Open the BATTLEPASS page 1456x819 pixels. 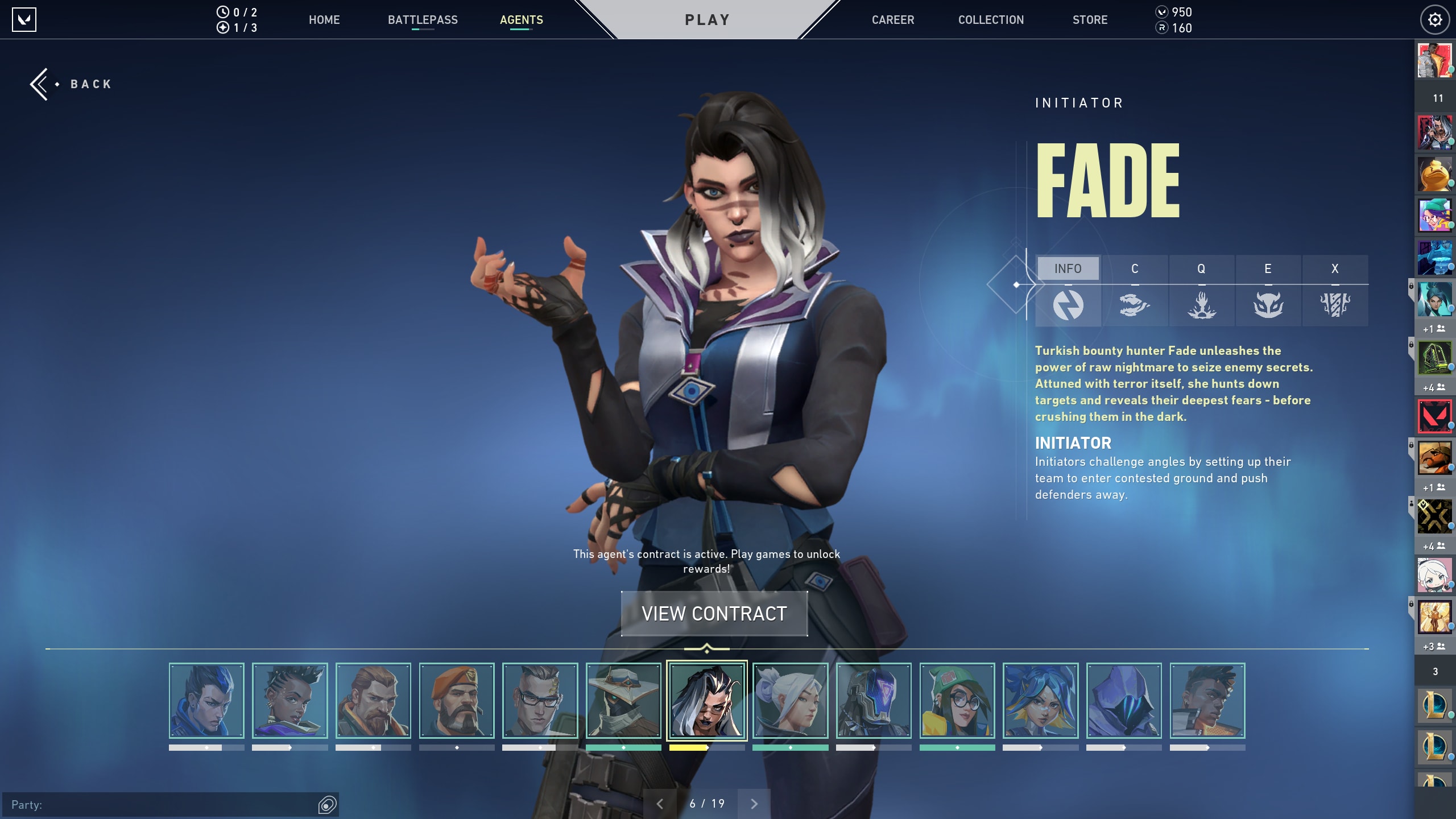[423, 20]
